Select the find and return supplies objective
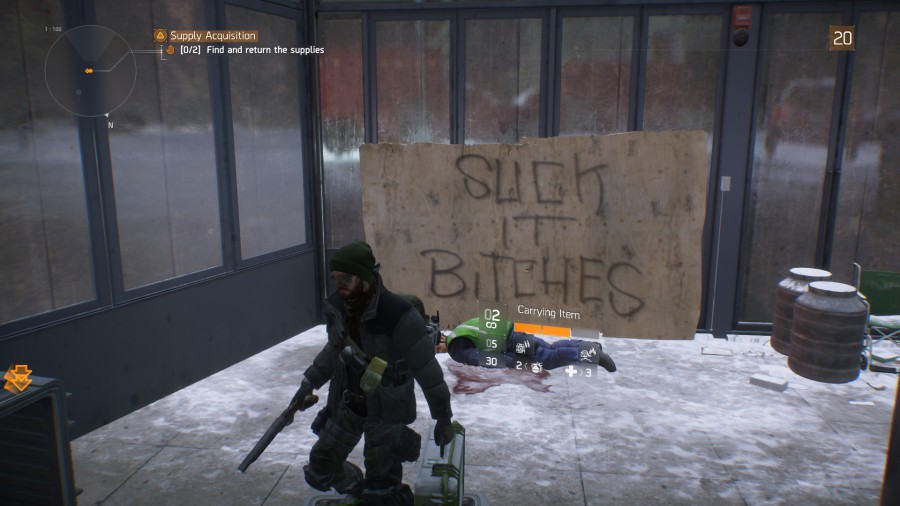900x506 pixels. pyautogui.click(x=264, y=50)
